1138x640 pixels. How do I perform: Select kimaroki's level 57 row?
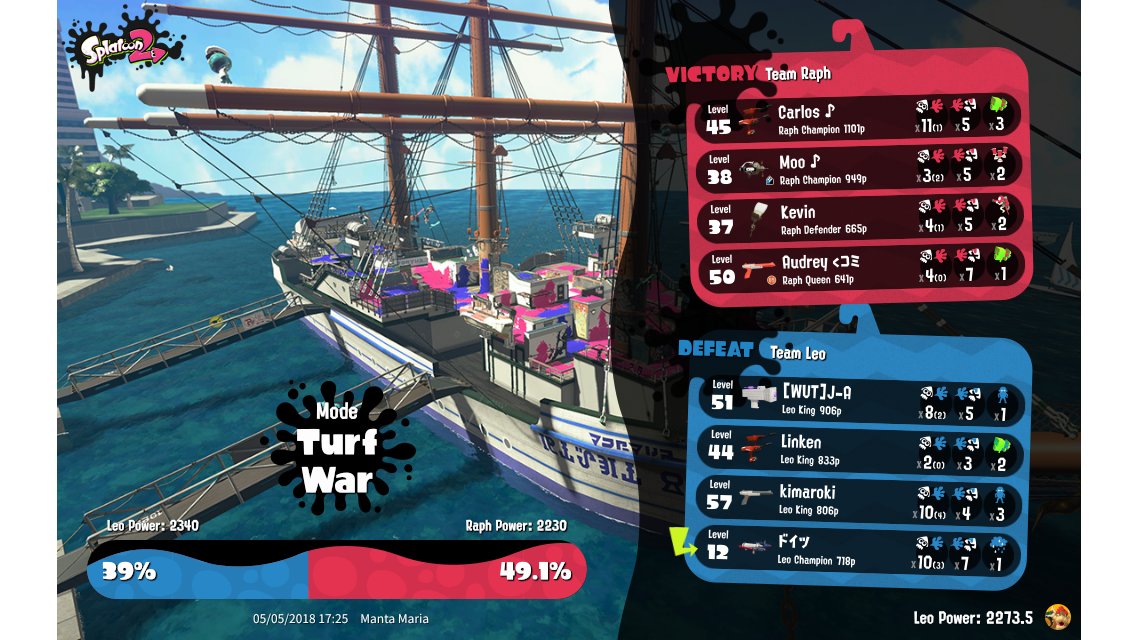(860, 499)
